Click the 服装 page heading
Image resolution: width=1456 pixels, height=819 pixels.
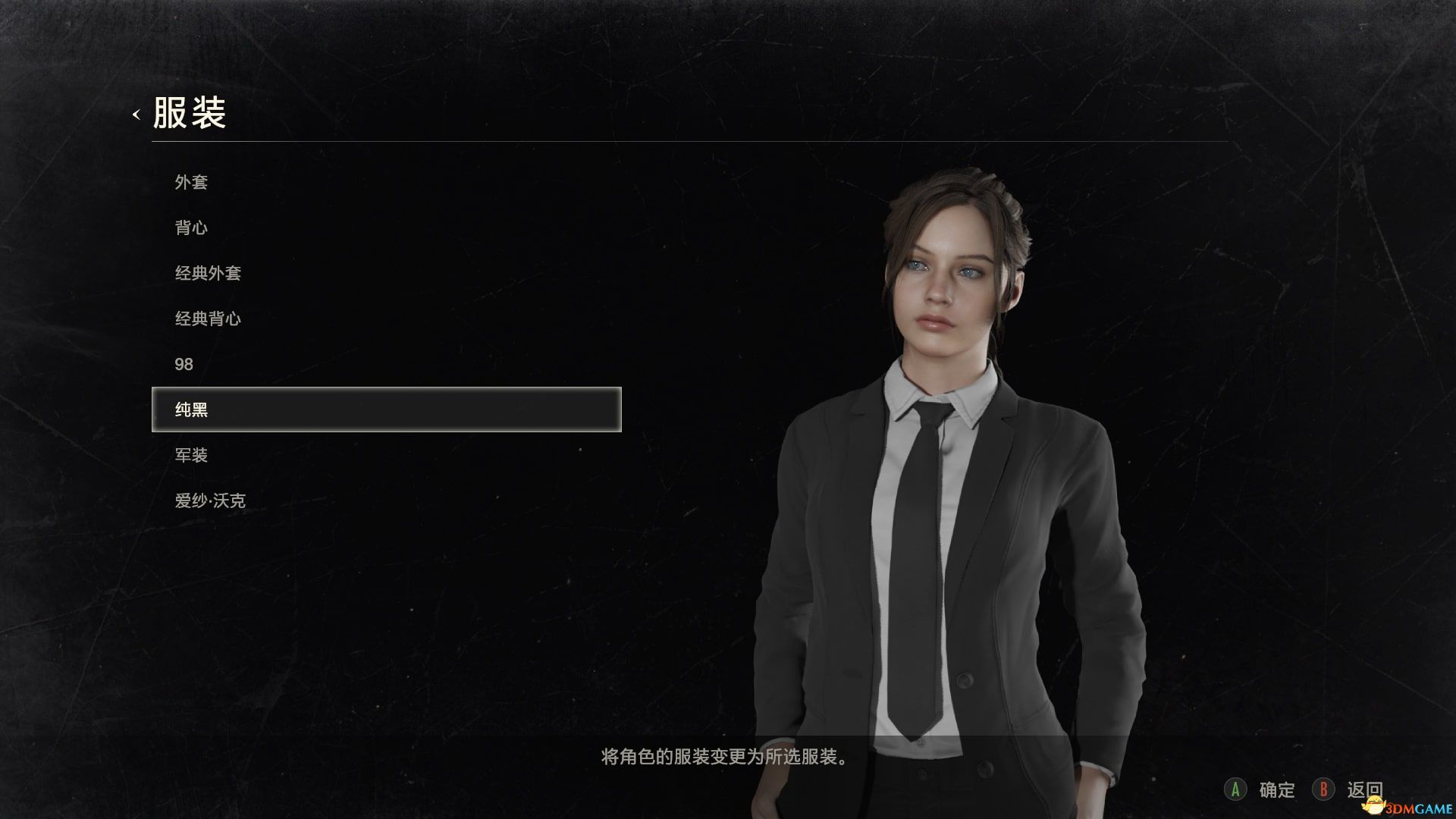click(x=190, y=112)
